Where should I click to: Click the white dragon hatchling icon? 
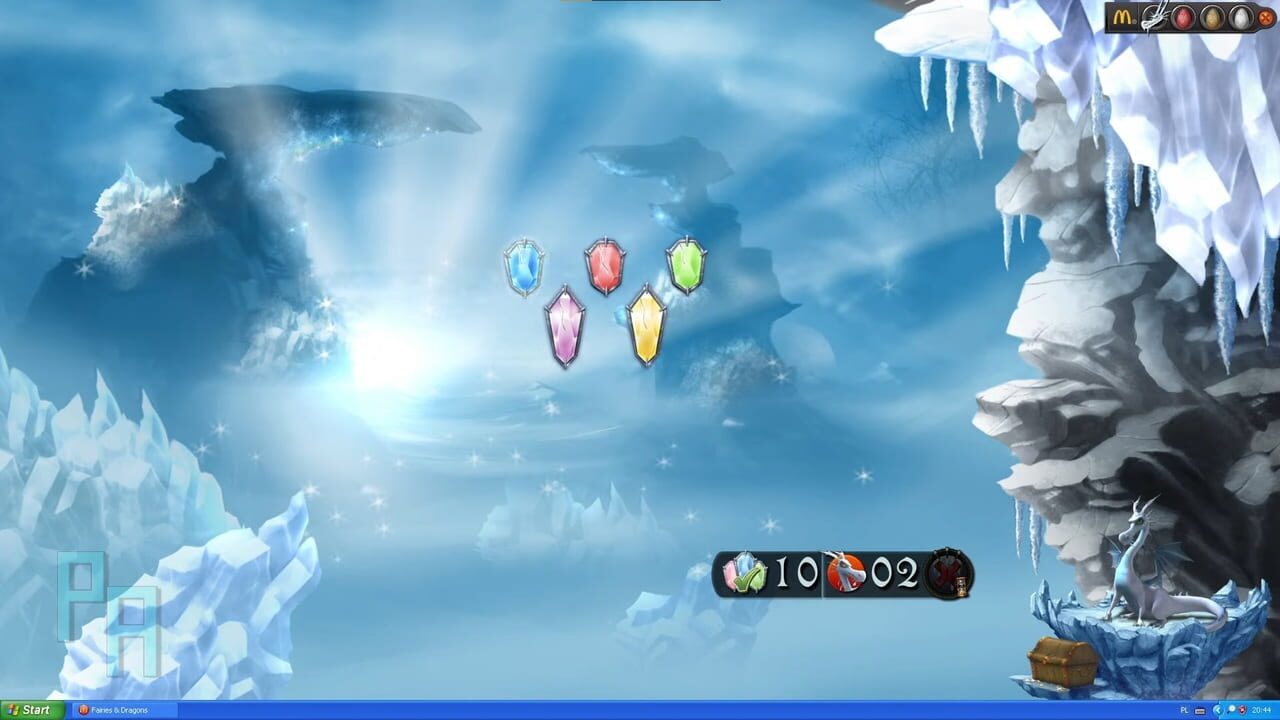pyautogui.click(x=1153, y=15)
